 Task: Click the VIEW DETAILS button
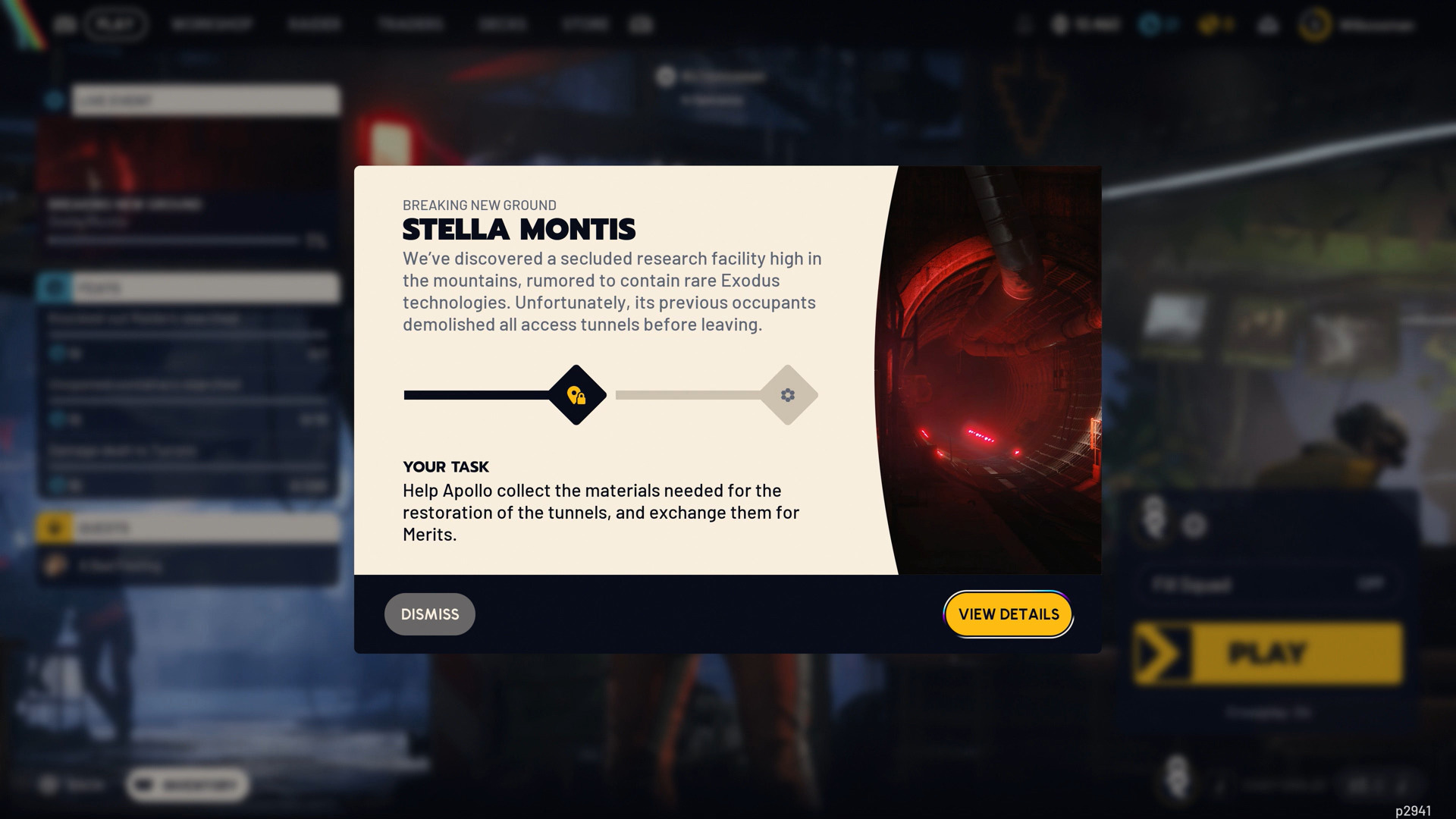1008,614
